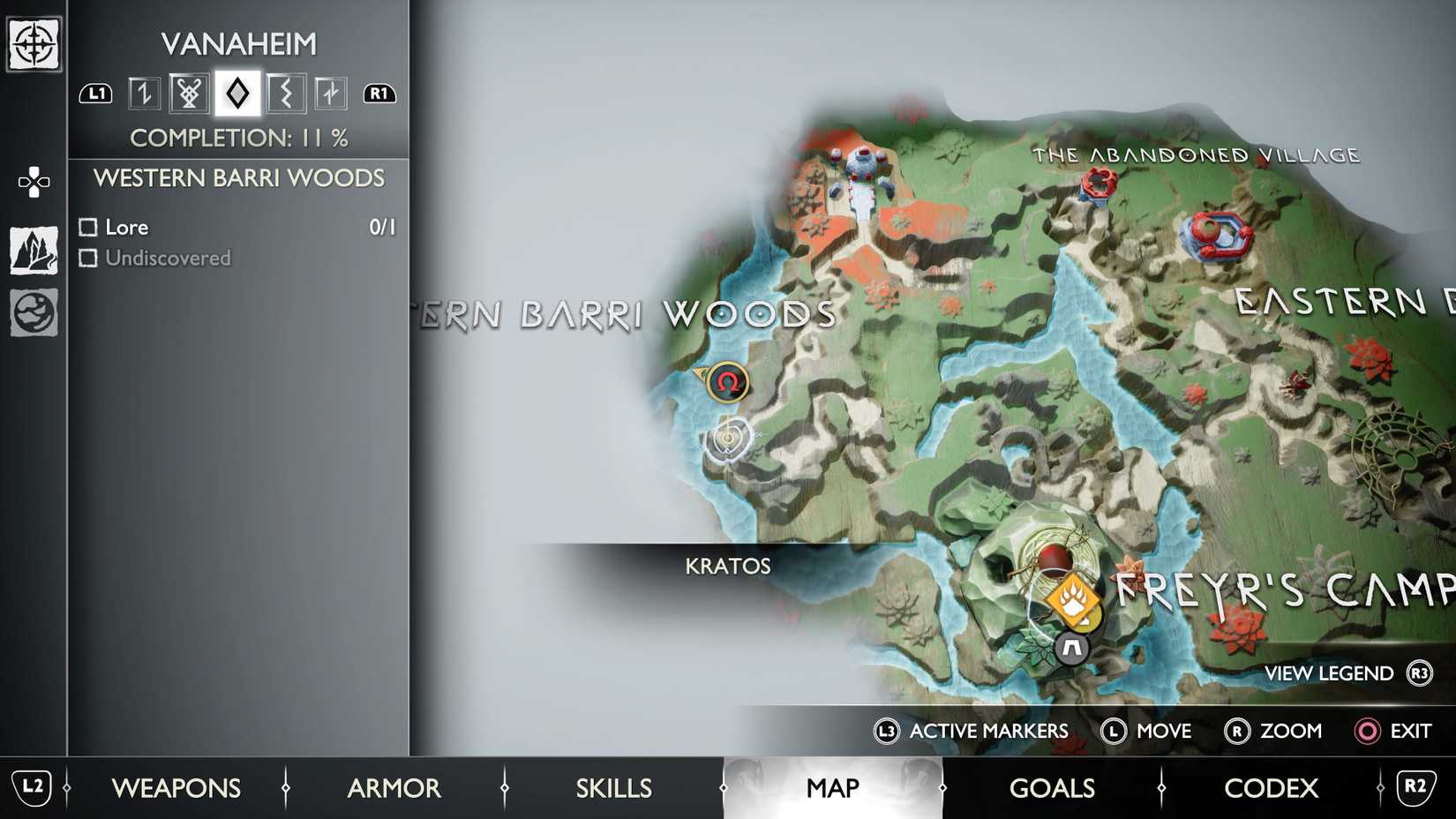Click the R1 button to cycle realms right
The image size is (1456, 819).
click(x=379, y=93)
